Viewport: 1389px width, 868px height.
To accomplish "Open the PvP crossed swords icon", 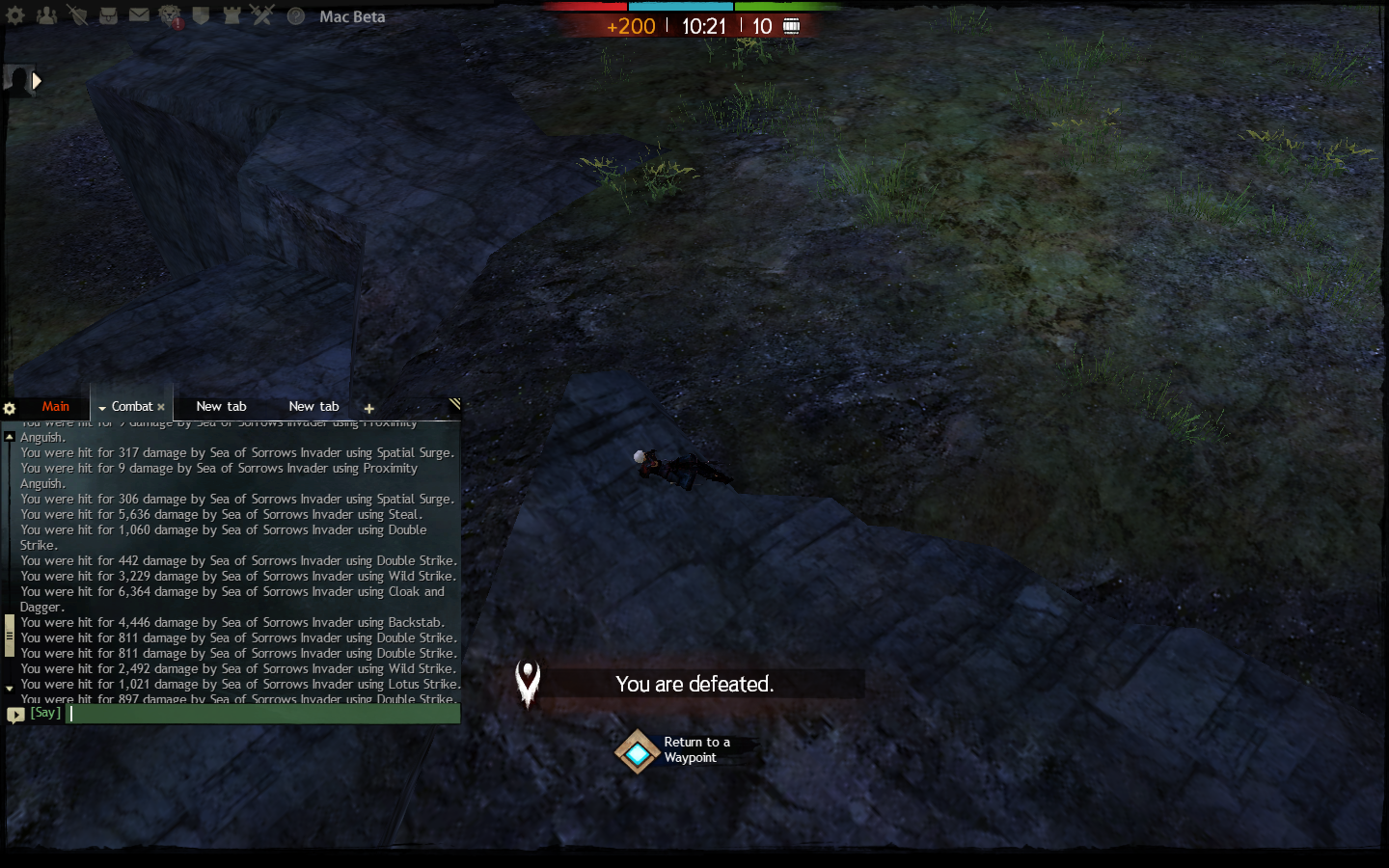I will [262, 15].
